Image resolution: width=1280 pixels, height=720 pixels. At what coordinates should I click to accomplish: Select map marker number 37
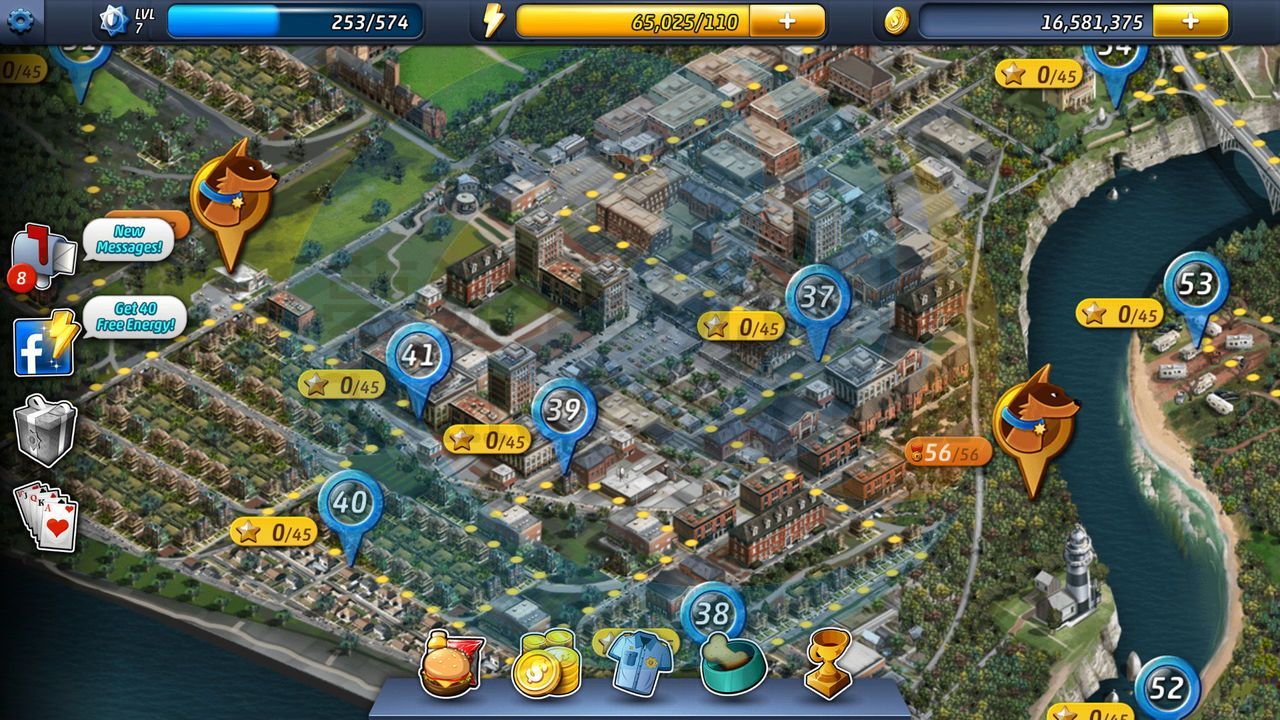click(817, 298)
